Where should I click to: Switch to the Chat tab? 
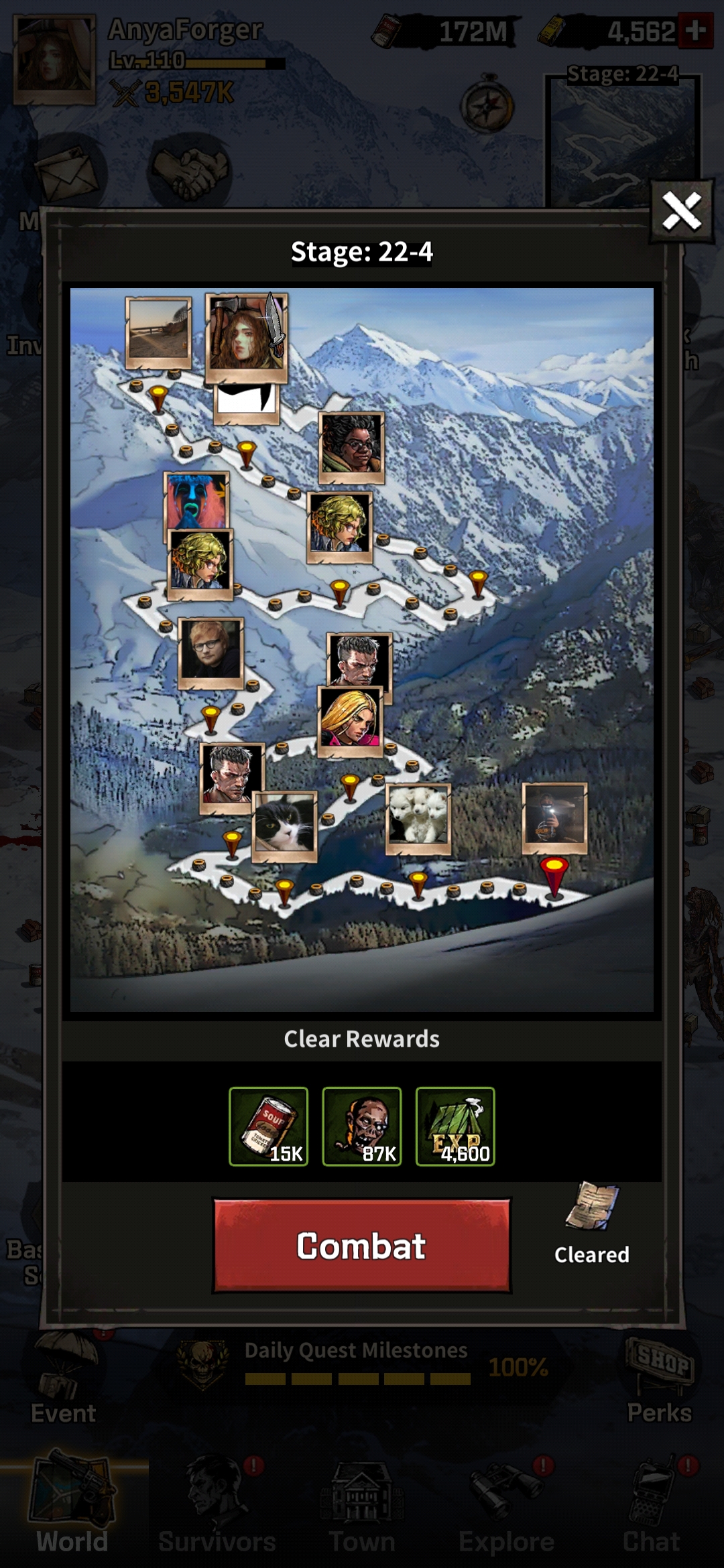[x=652, y=1508]
